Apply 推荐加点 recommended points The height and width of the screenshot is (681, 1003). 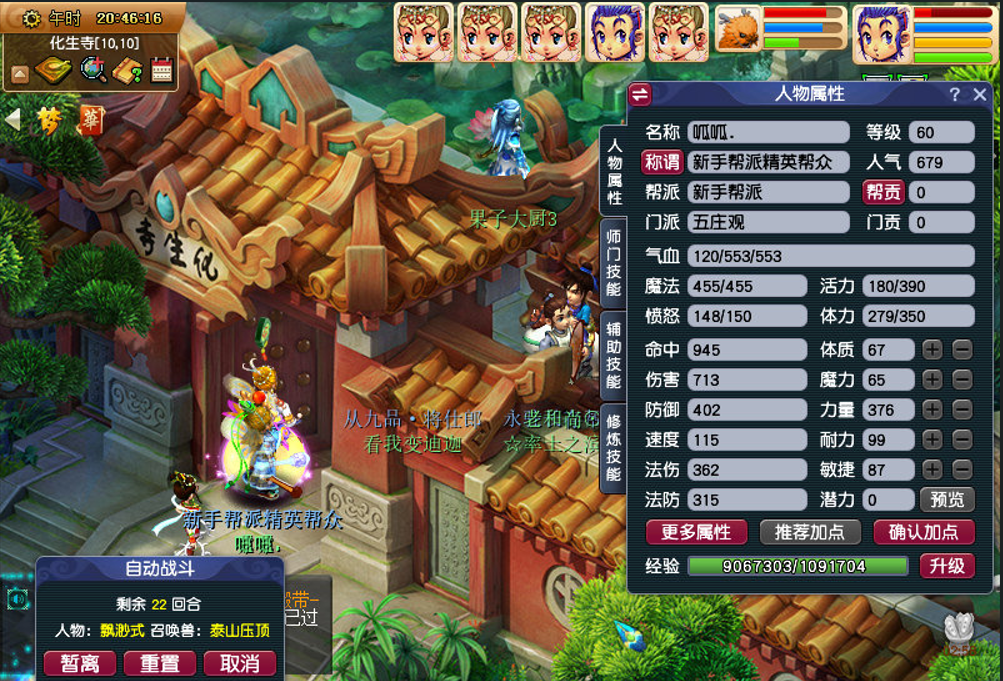tap(810, 532)
